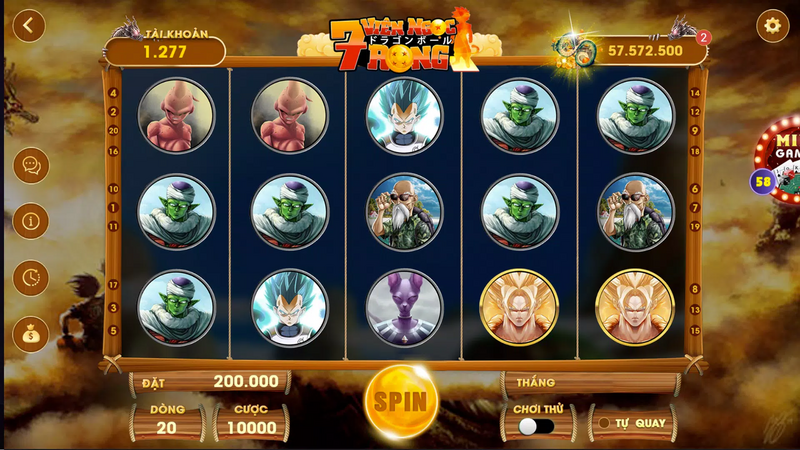
Task: Open the chat bubble icon
Action: click(30, 165)
